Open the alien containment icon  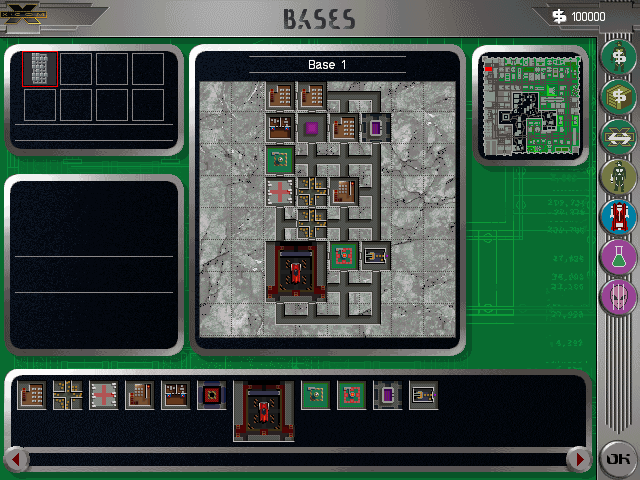618,297
